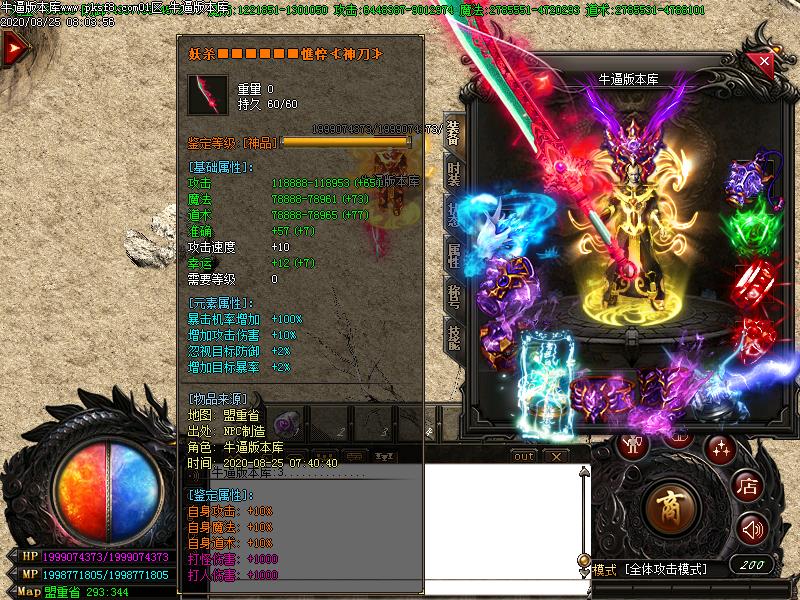This screenshot has height=600, width=800.
Task: Change the 全体攻击模式 attack mode
Action: [665, 569]
